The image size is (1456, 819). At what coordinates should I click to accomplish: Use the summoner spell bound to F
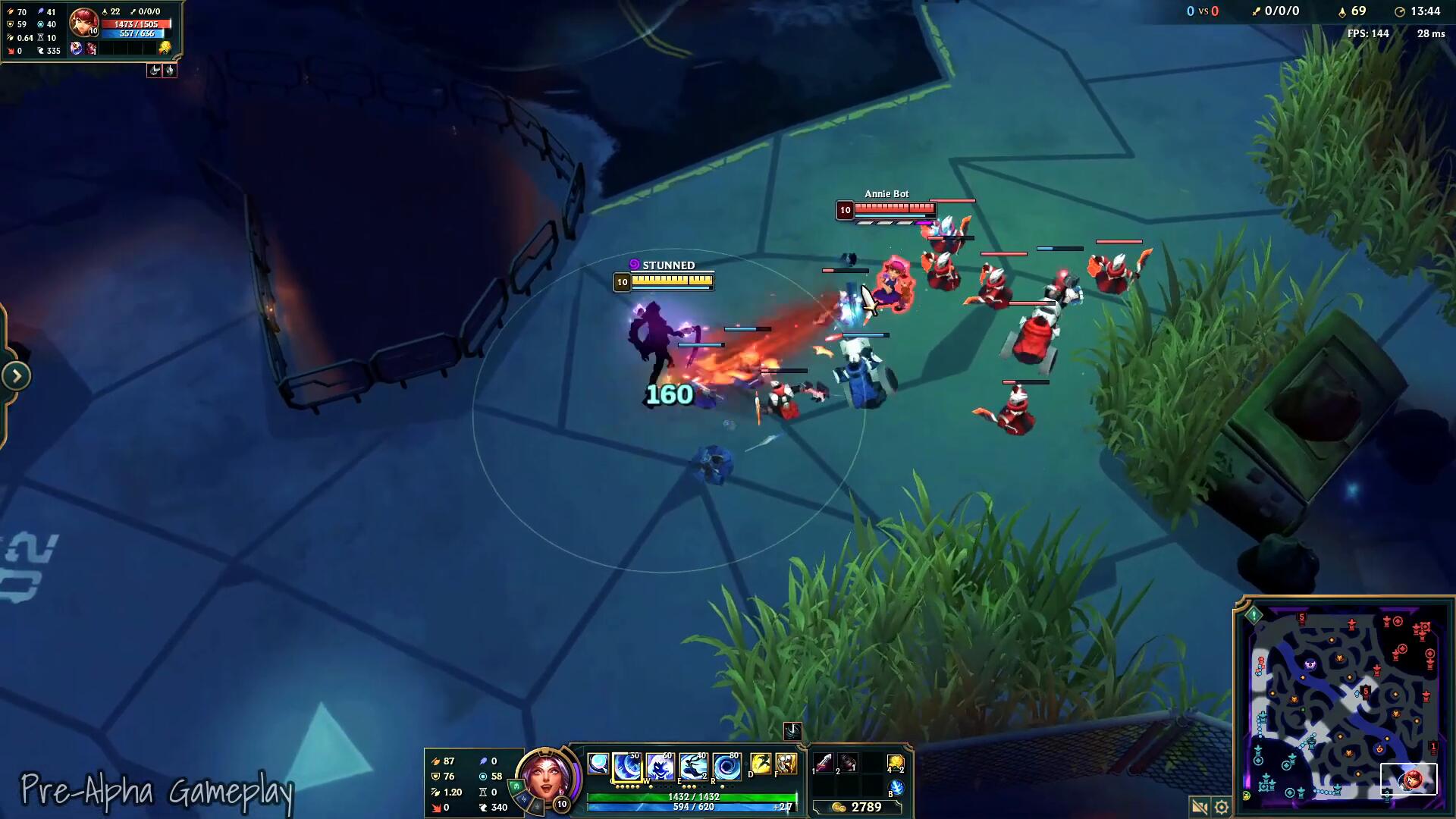point(786,764)
